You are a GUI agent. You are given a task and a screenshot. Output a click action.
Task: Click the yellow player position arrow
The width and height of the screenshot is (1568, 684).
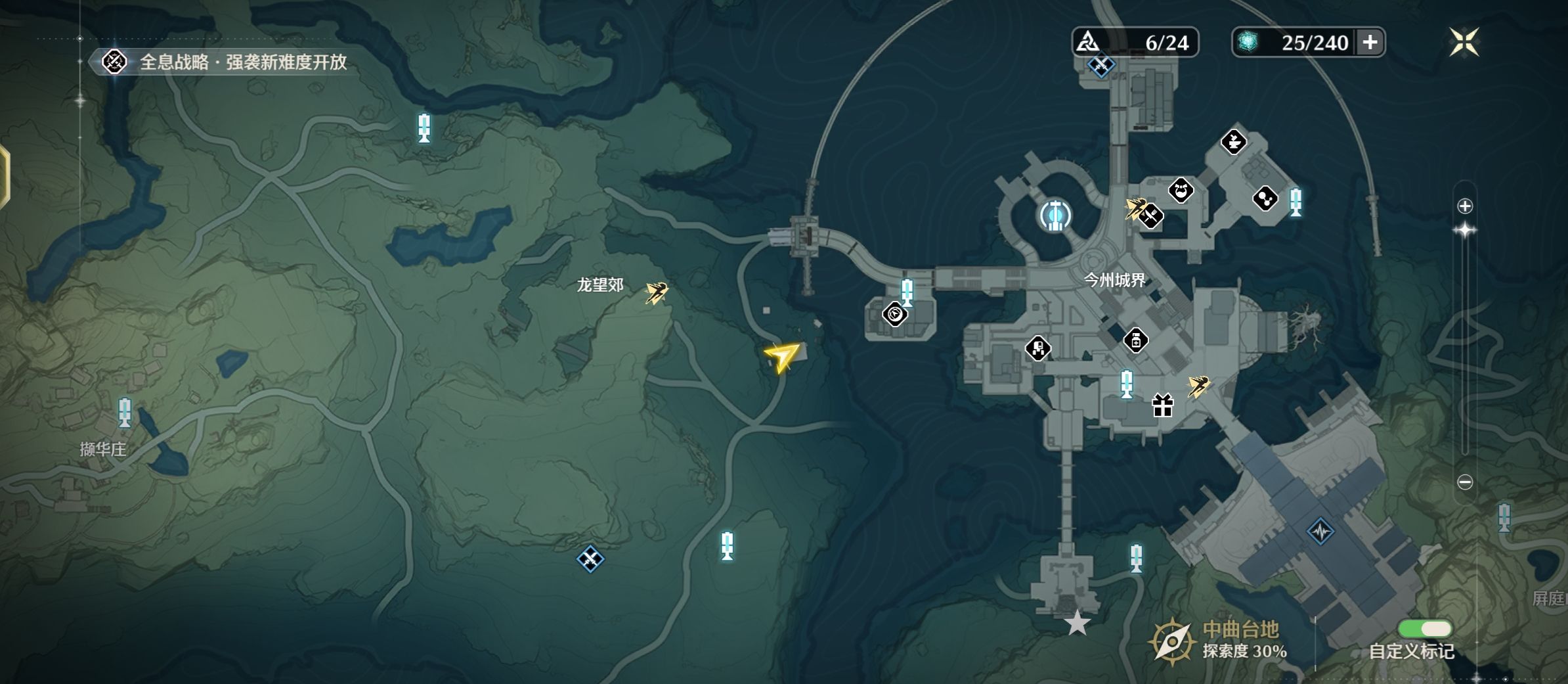coord(782,357)
